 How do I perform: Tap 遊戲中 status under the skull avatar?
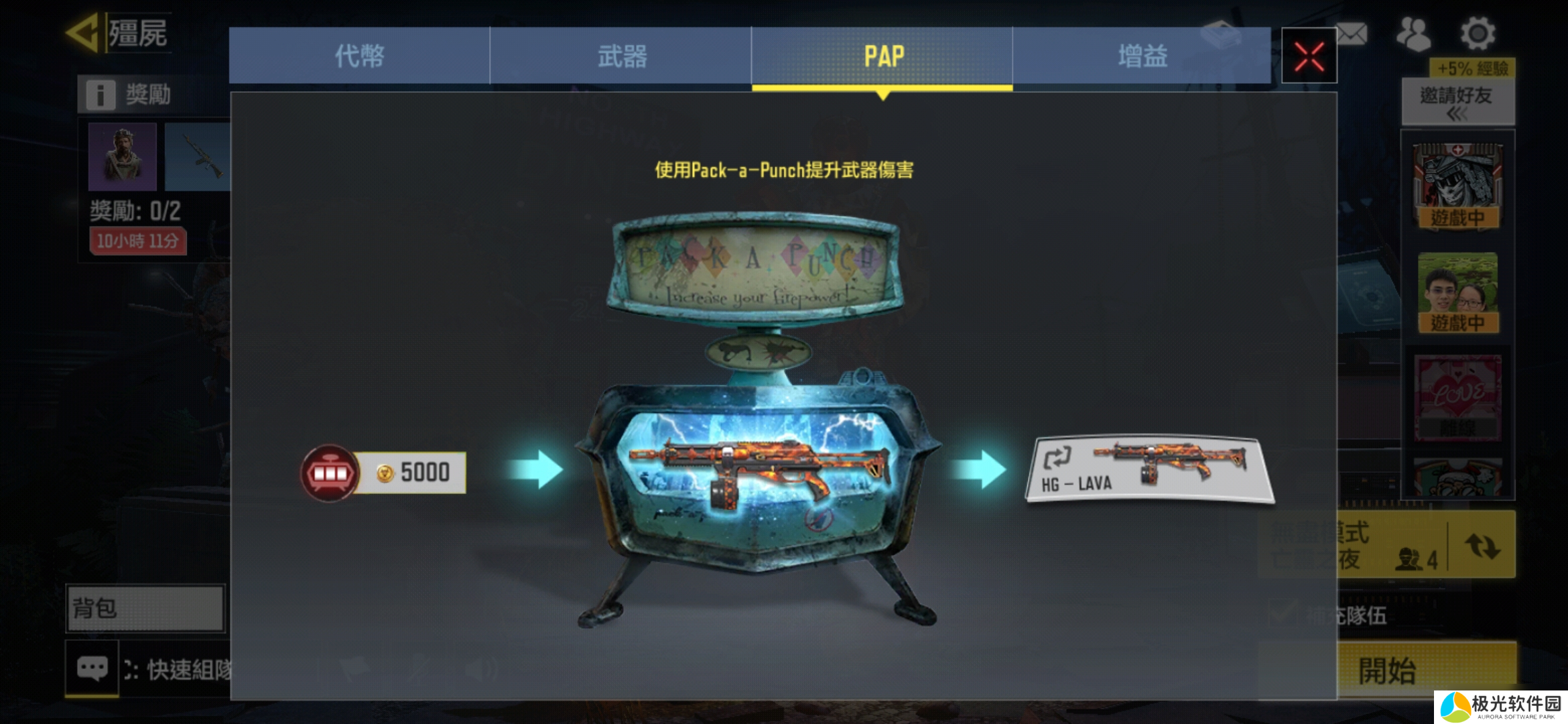[1459, 216]
